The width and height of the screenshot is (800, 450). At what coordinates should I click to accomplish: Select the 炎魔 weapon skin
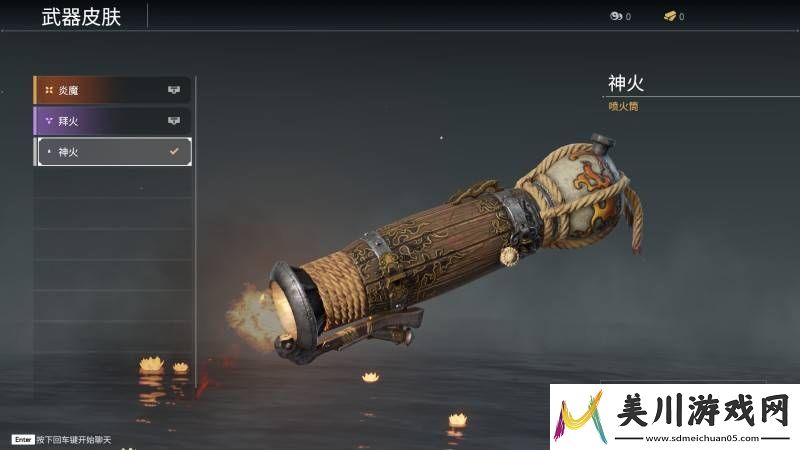tap(112, 90)
